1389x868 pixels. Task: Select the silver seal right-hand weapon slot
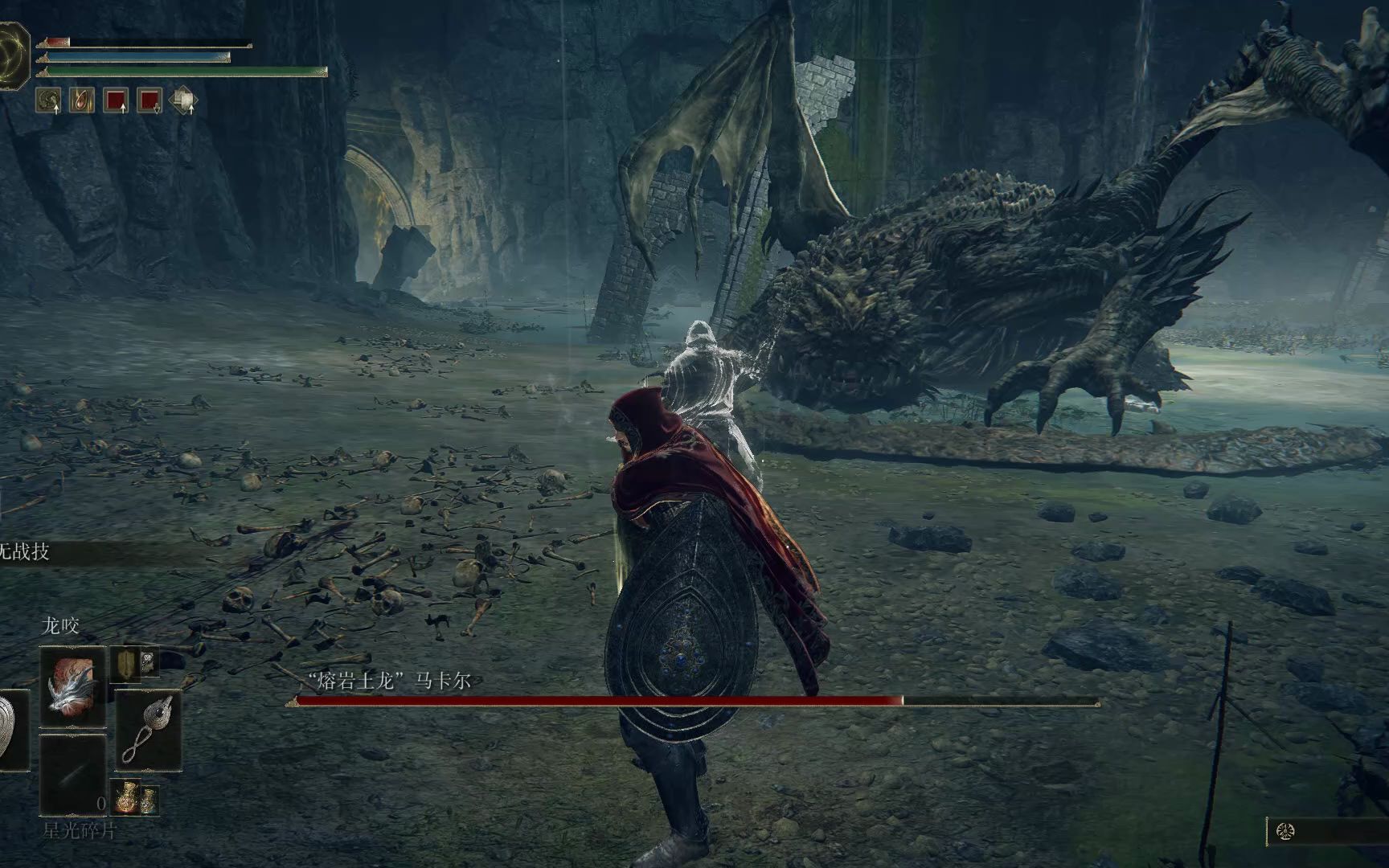coord(149,729)
